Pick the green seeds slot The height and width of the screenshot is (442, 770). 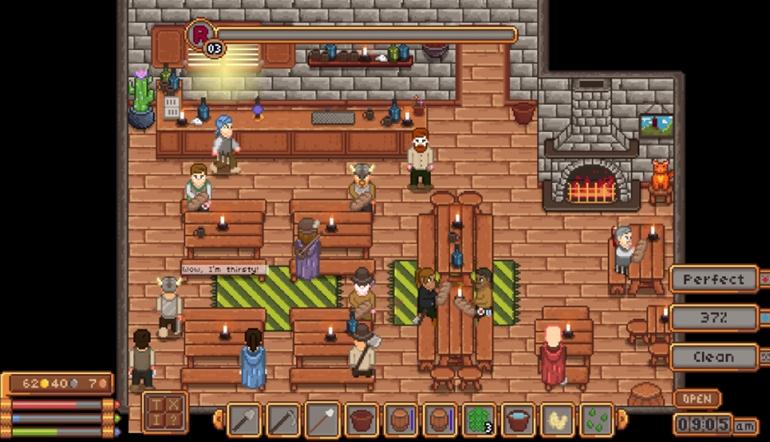(596, 419)
